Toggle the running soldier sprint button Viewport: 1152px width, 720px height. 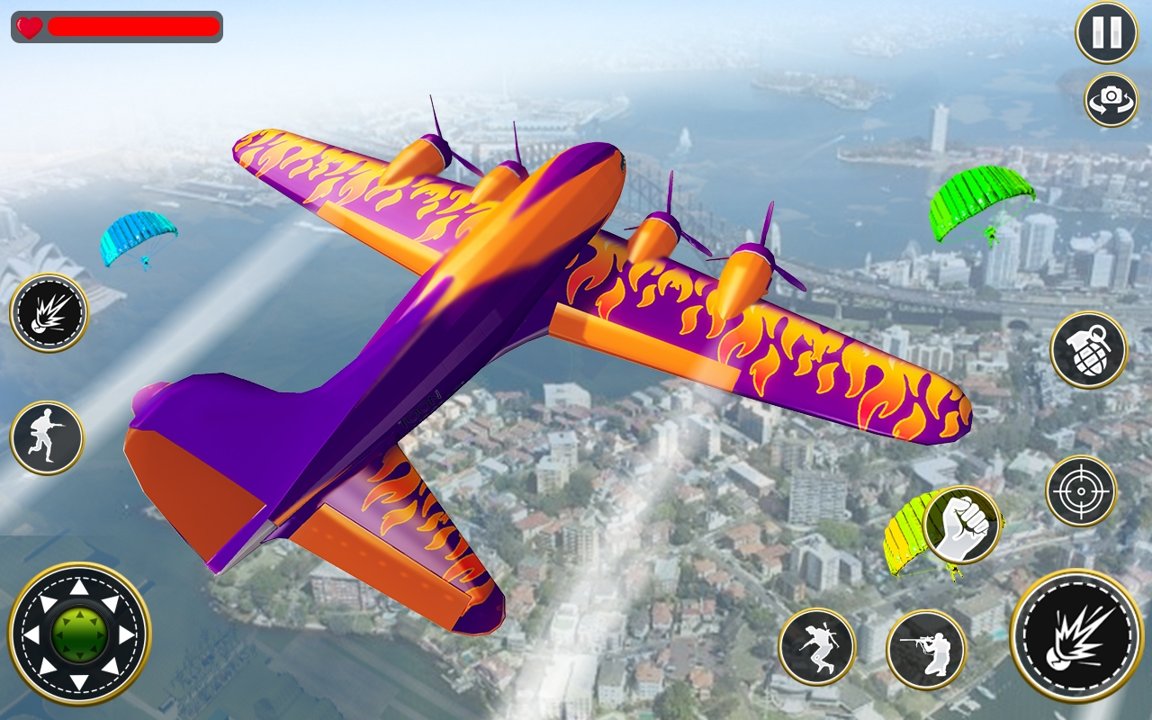click(x=47, y=438)
